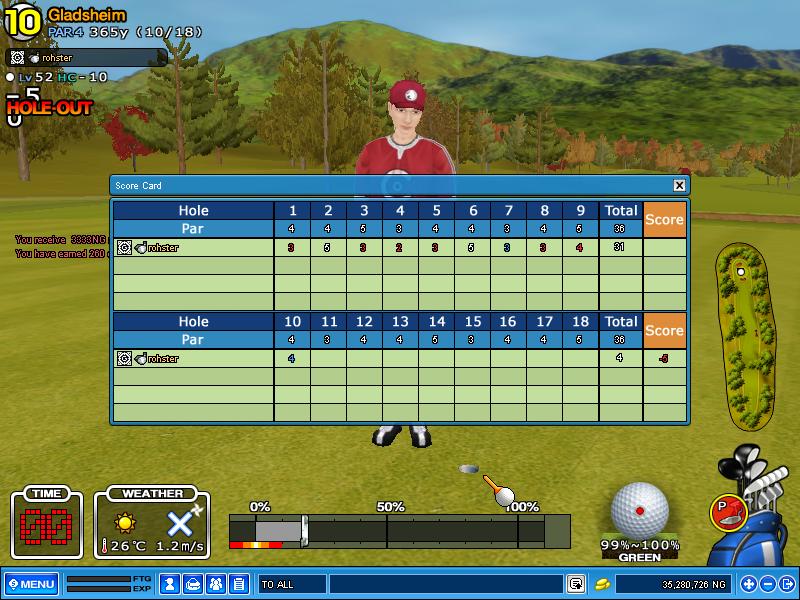Select the red putter club icon
Screen dimensions: 800x600
click(x=727, y=511)
